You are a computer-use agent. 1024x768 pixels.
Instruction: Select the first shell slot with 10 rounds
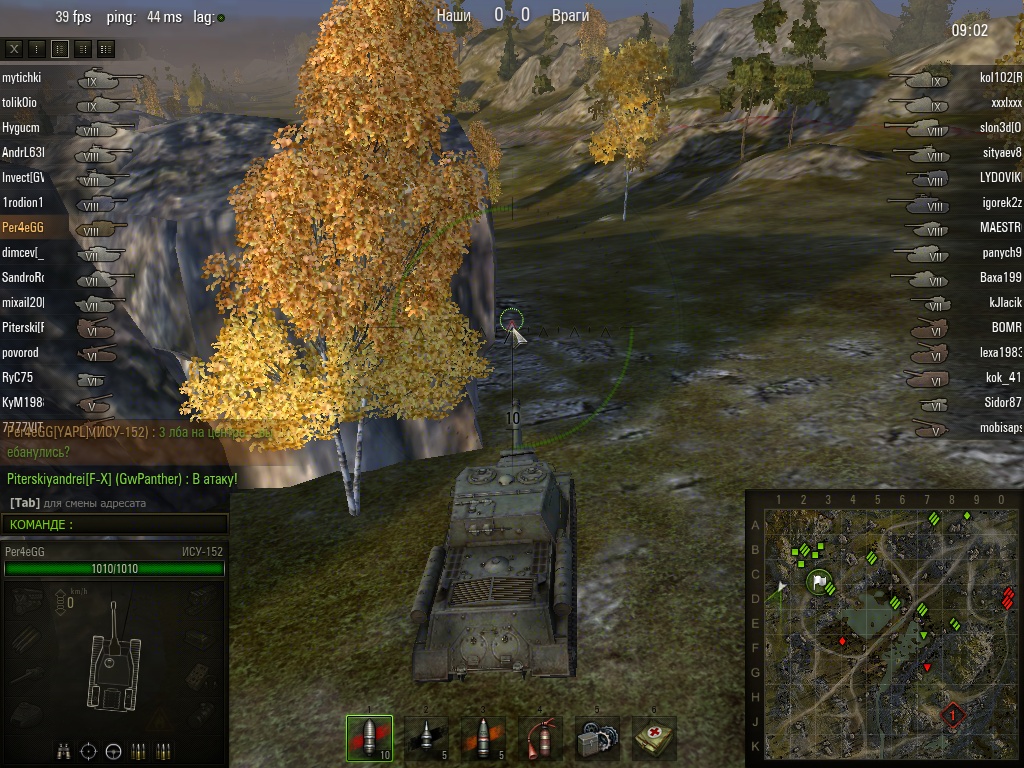(x=369, y=739)
